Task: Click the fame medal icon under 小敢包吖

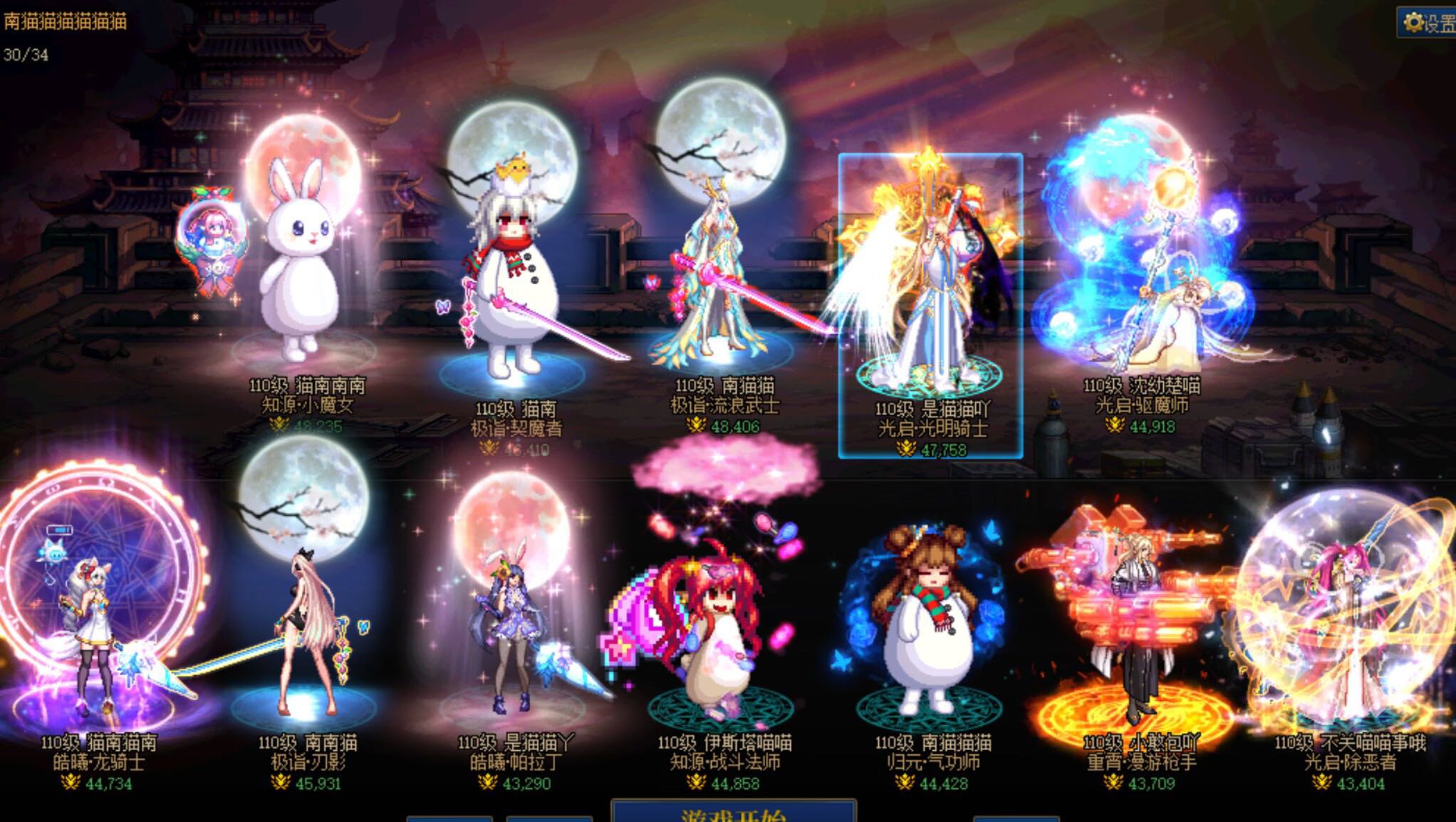Action: 1114,783
